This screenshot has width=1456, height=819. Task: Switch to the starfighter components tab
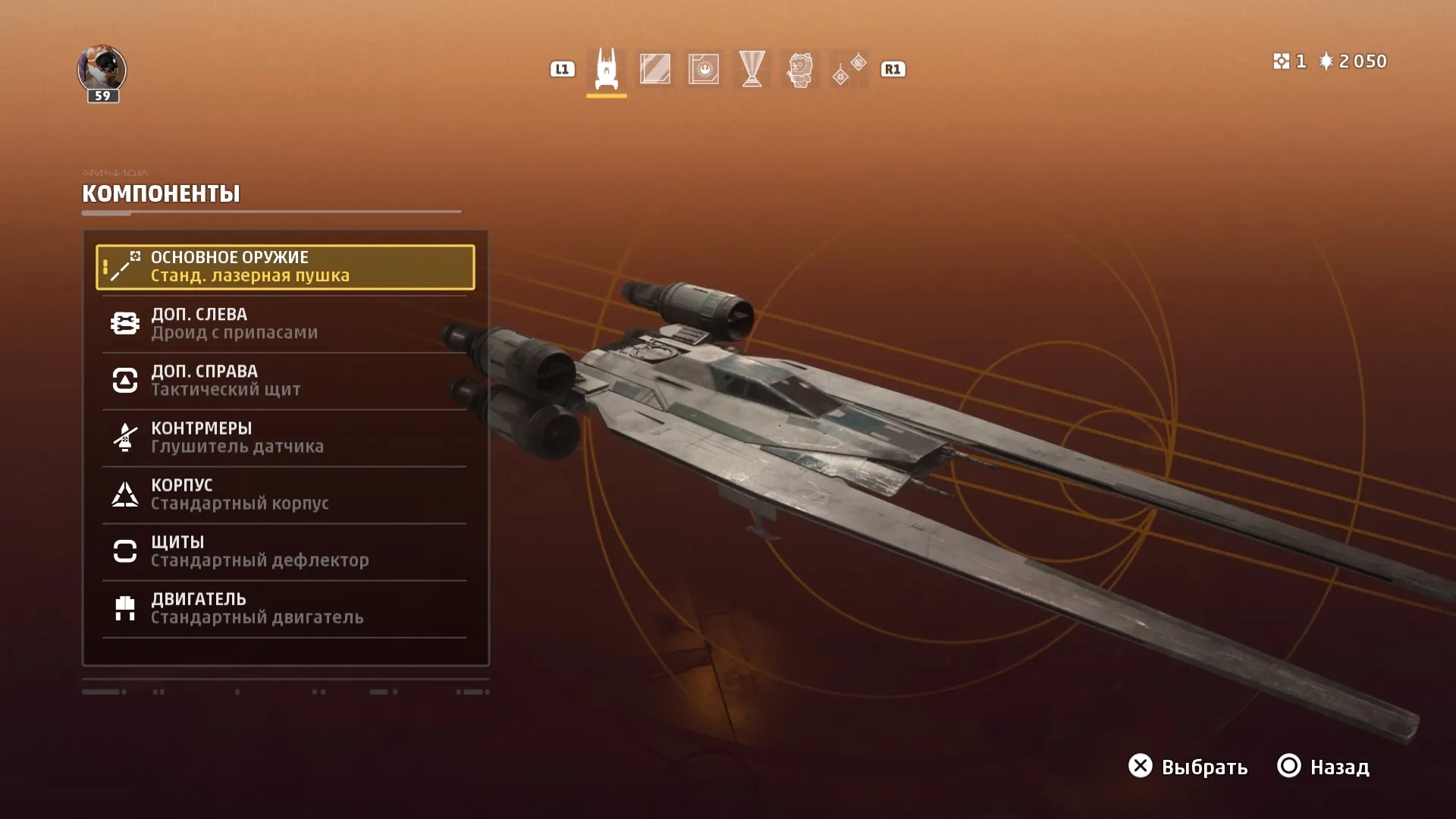click(x=606, y=69)
